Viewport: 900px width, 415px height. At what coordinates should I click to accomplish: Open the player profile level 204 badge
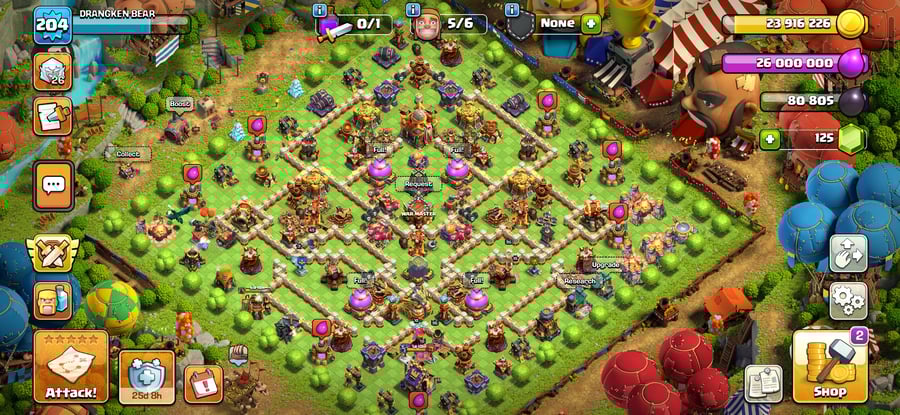(x=52, y=25)
